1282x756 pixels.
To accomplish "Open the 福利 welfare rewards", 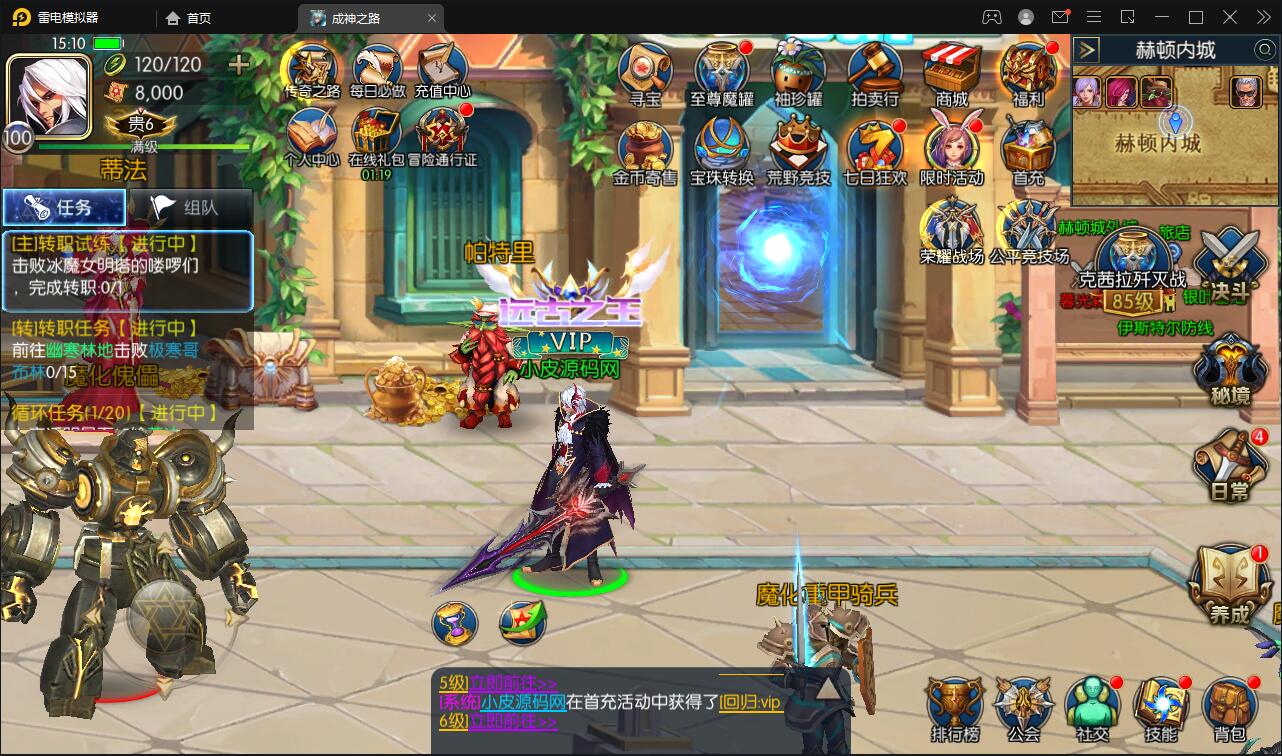I will pyautogui.click(x=1028, y=72).
